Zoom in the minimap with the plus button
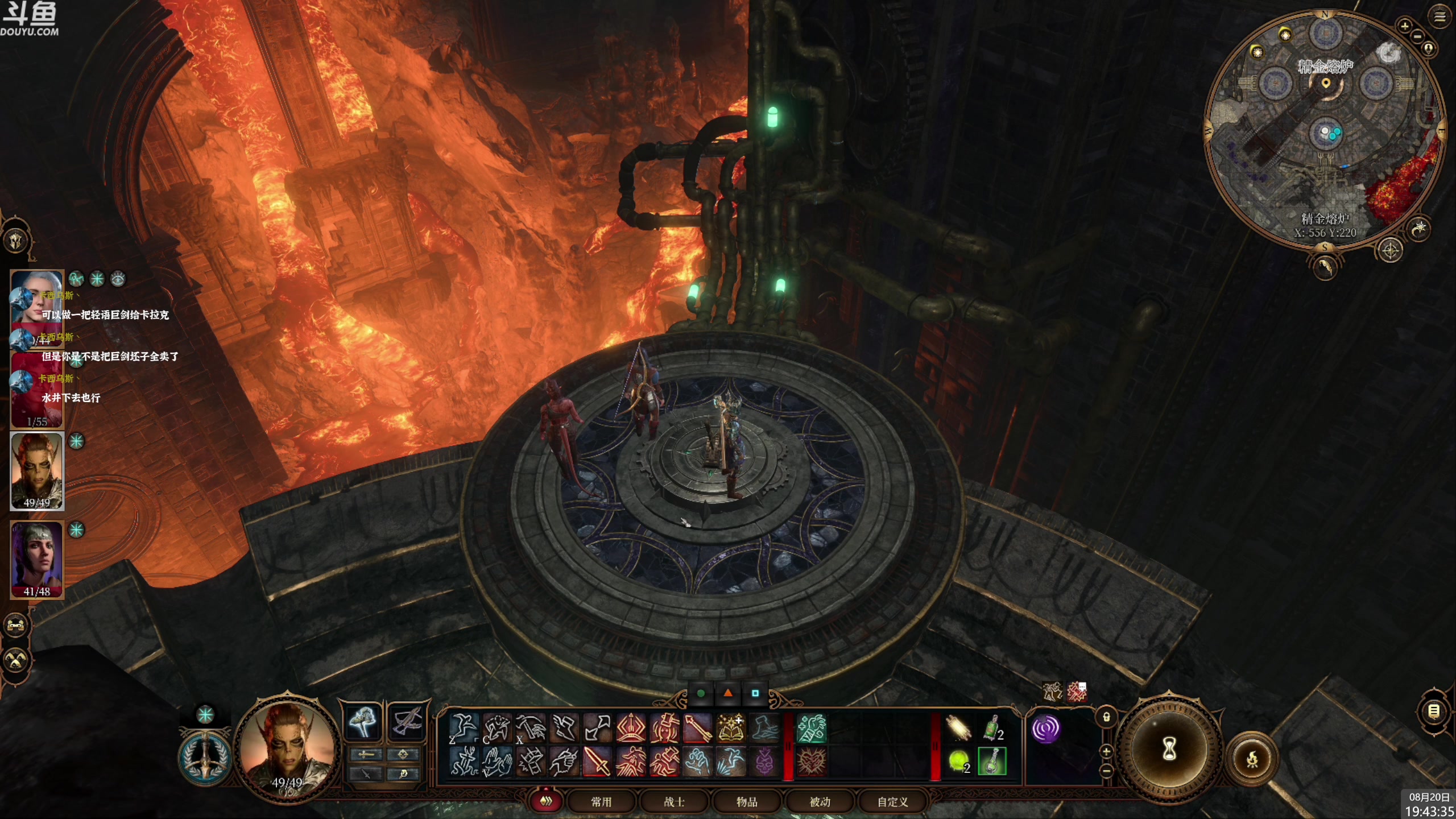The width and height of the screenshot is (1456, 819). click(x=1404, y=26)
